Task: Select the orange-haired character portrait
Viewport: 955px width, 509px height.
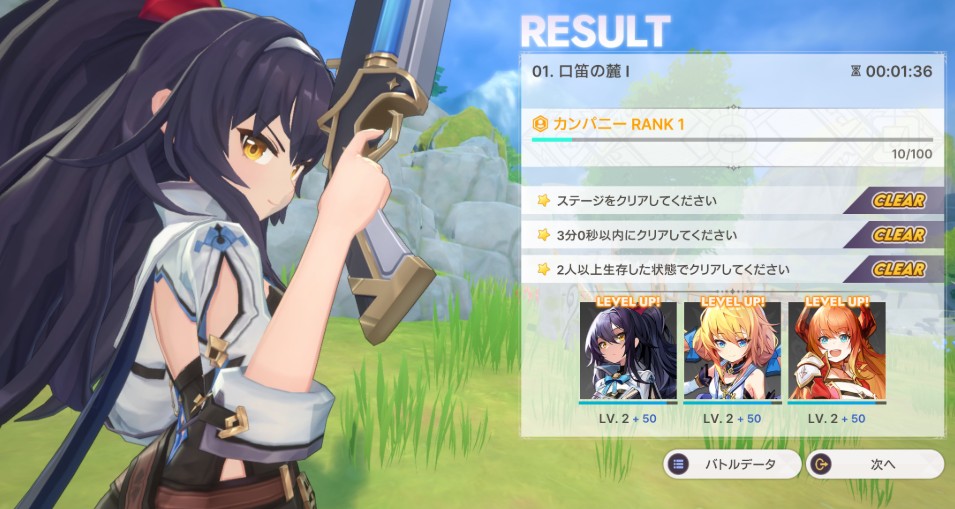Action: (x=836, y=352)
